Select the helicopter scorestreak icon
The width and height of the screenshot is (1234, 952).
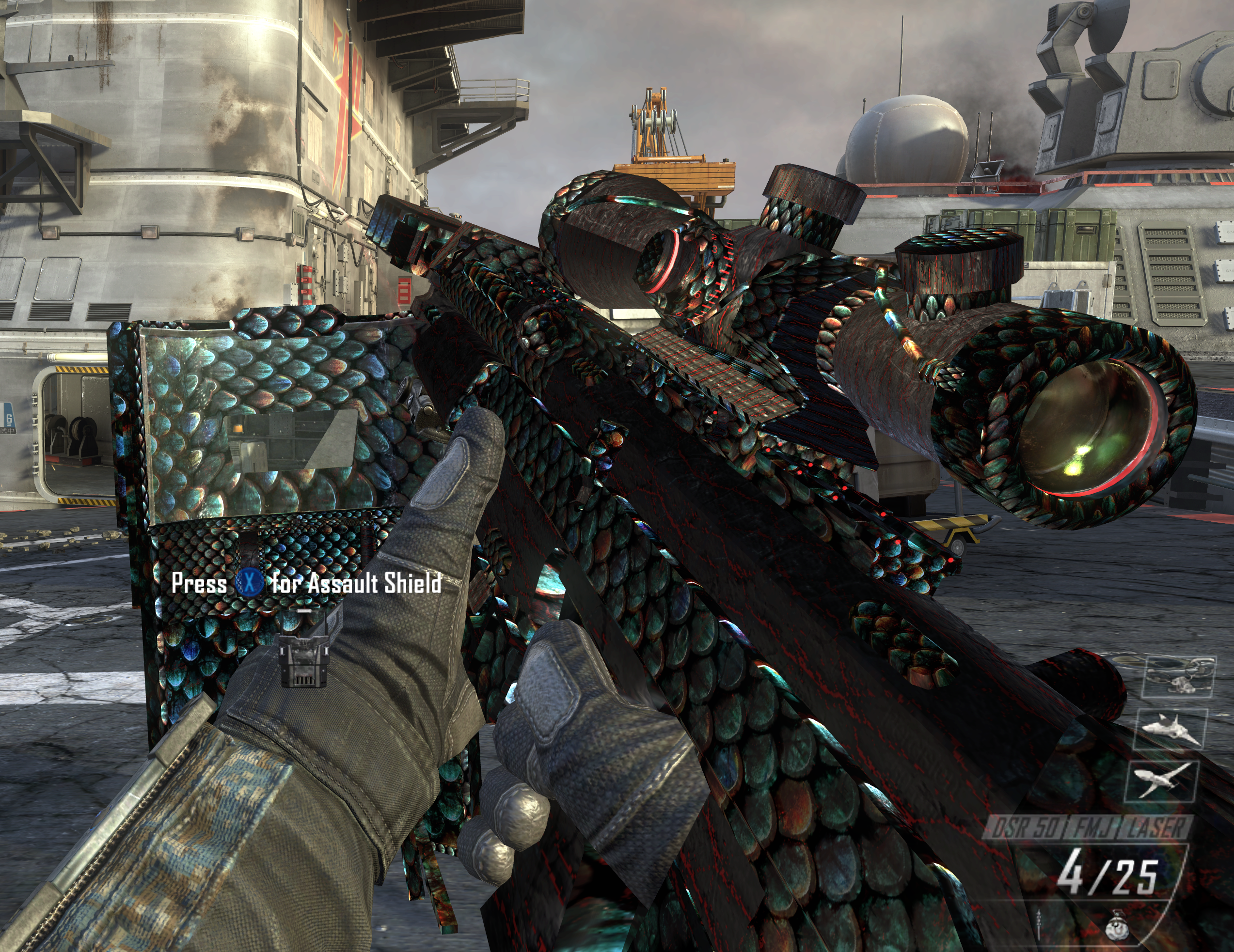1180,676
